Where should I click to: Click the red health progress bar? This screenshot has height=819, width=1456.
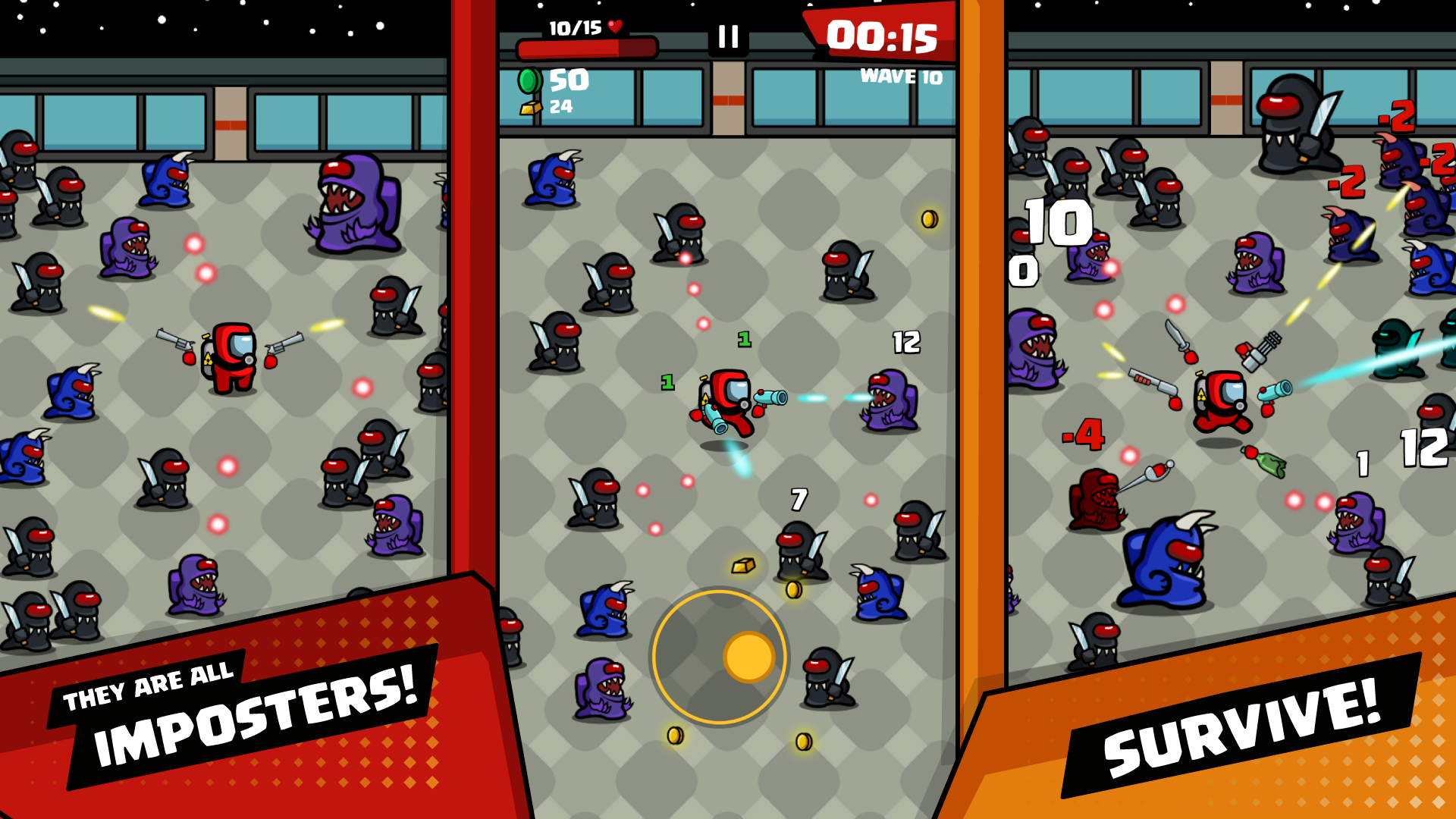pyautogui.click(x=588, y=47)
